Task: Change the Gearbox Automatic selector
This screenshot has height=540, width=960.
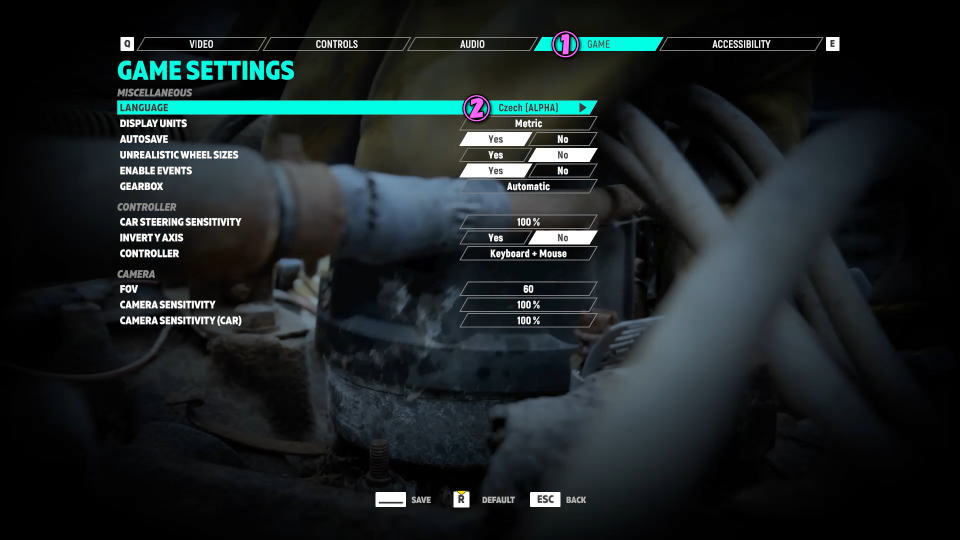Action: 528,186
